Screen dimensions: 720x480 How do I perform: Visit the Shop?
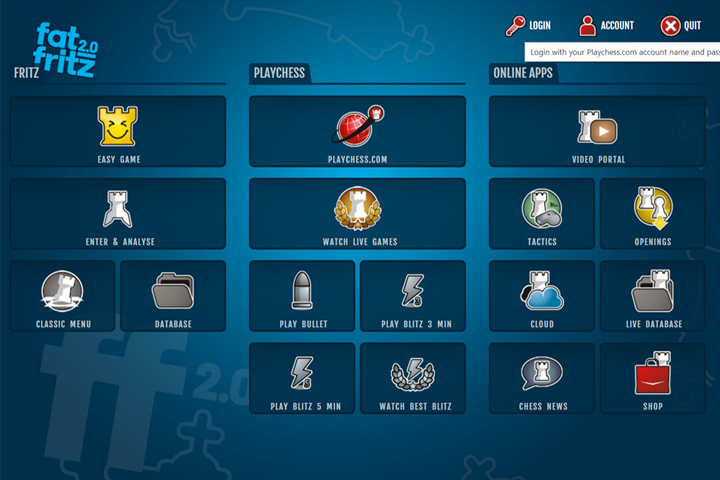(x=652, y=378)
